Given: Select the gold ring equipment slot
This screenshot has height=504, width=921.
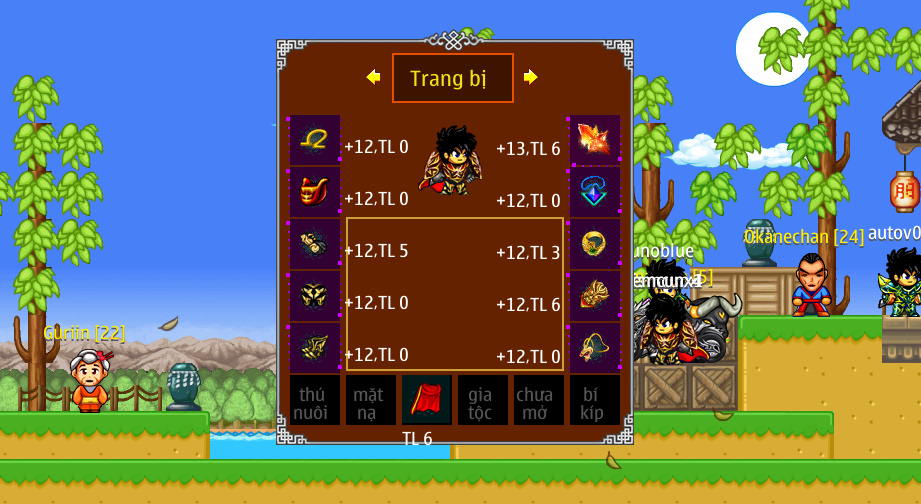Looking at the screenshot, I should [595, 244].
